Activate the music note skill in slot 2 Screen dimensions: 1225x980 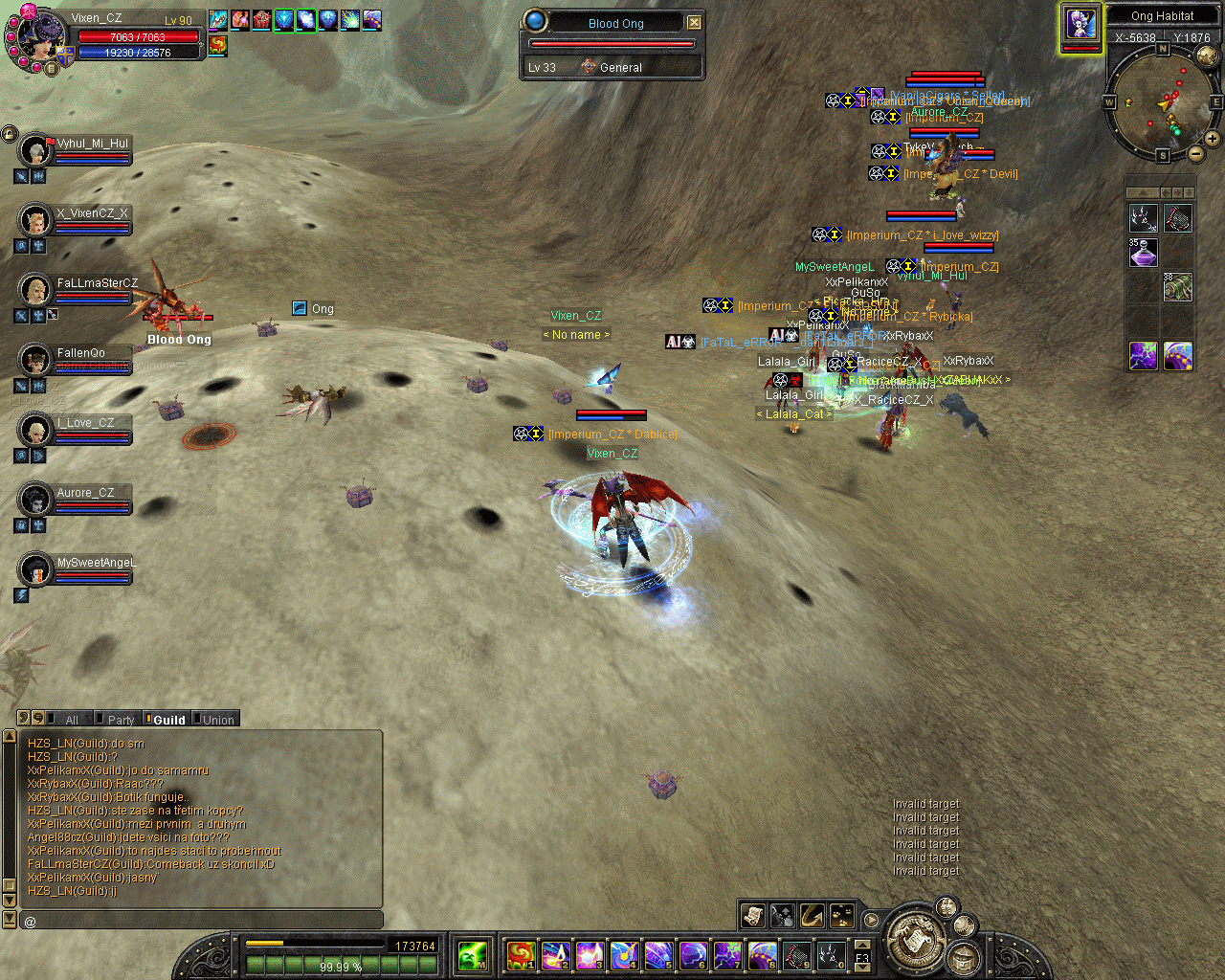pos(555,954)
